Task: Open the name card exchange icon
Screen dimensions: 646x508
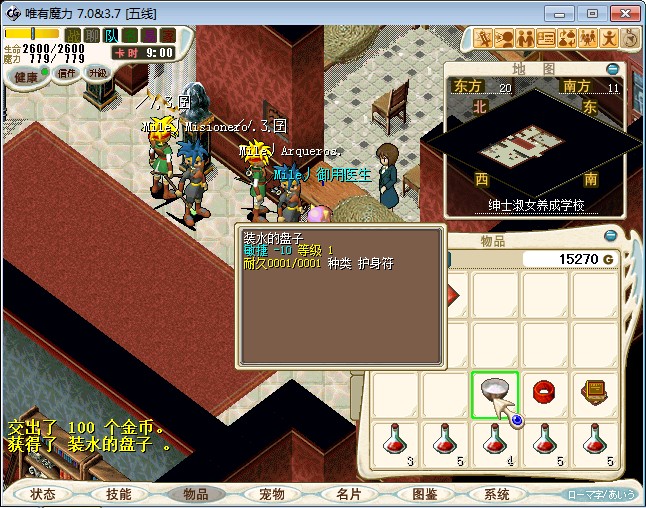Action: pos(546,38)
